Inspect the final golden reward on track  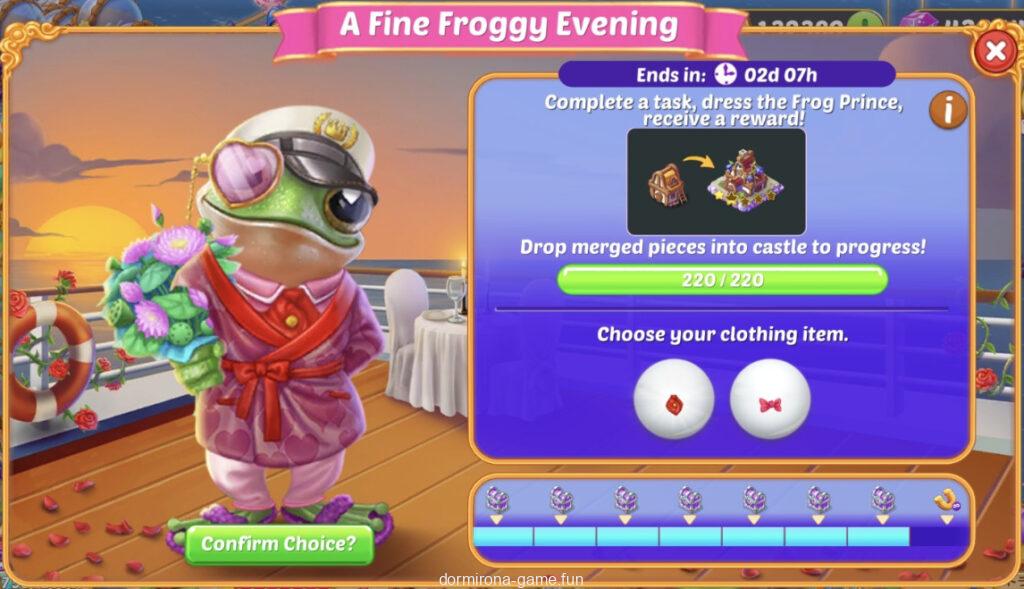946,500
